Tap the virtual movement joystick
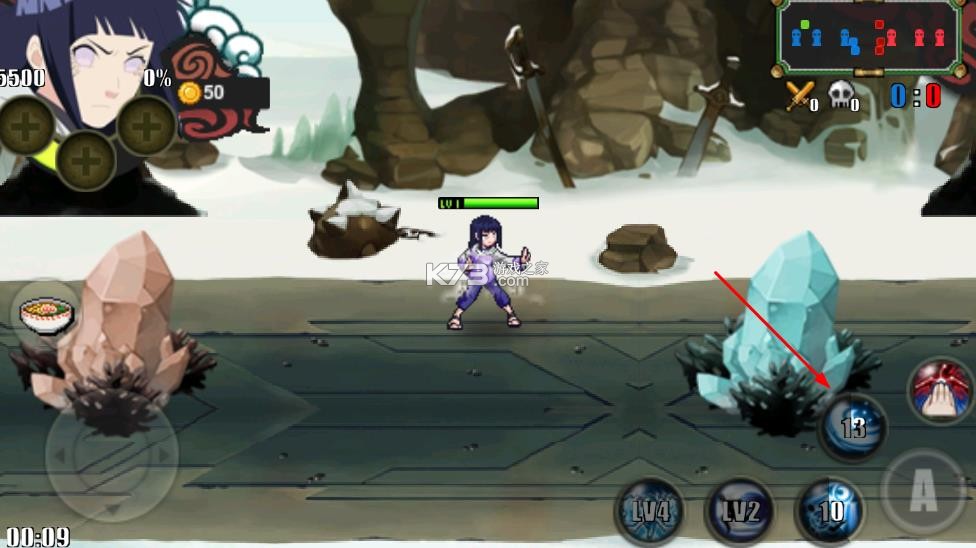 click(111, 456)
